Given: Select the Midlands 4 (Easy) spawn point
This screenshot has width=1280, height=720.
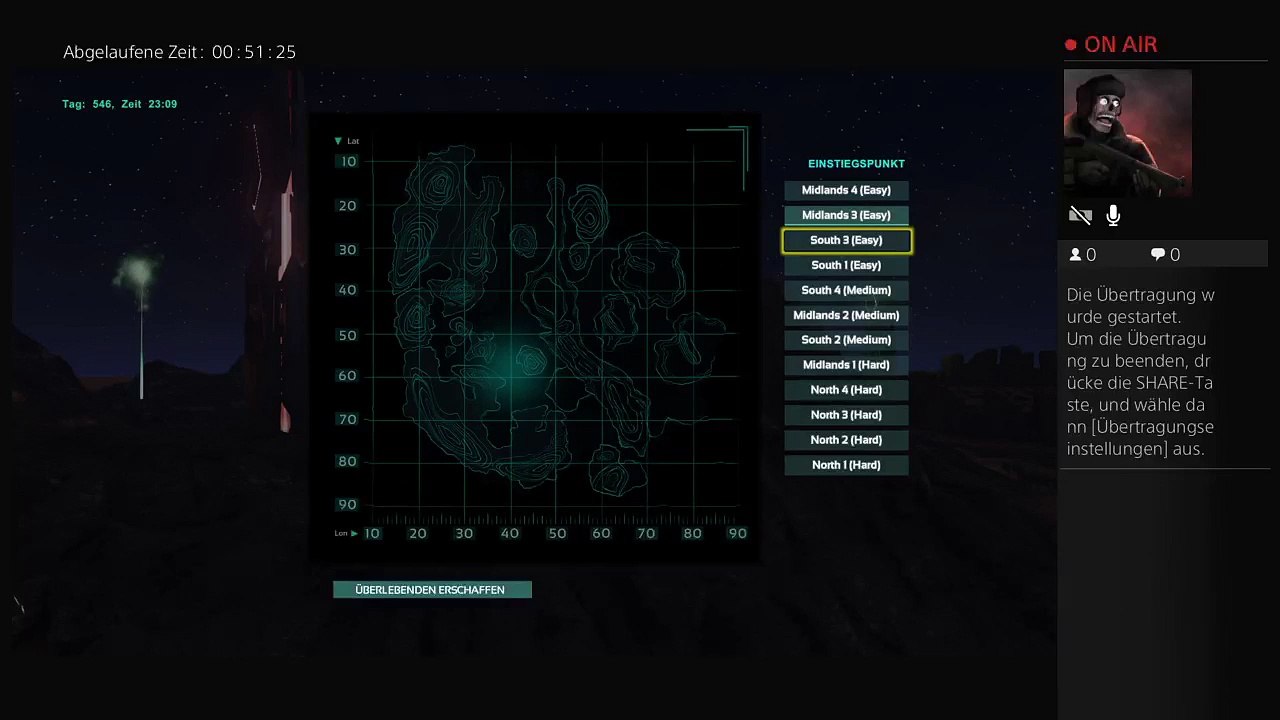Looking at the screenshot, I should pyautogui.click(x=846, y=190).
